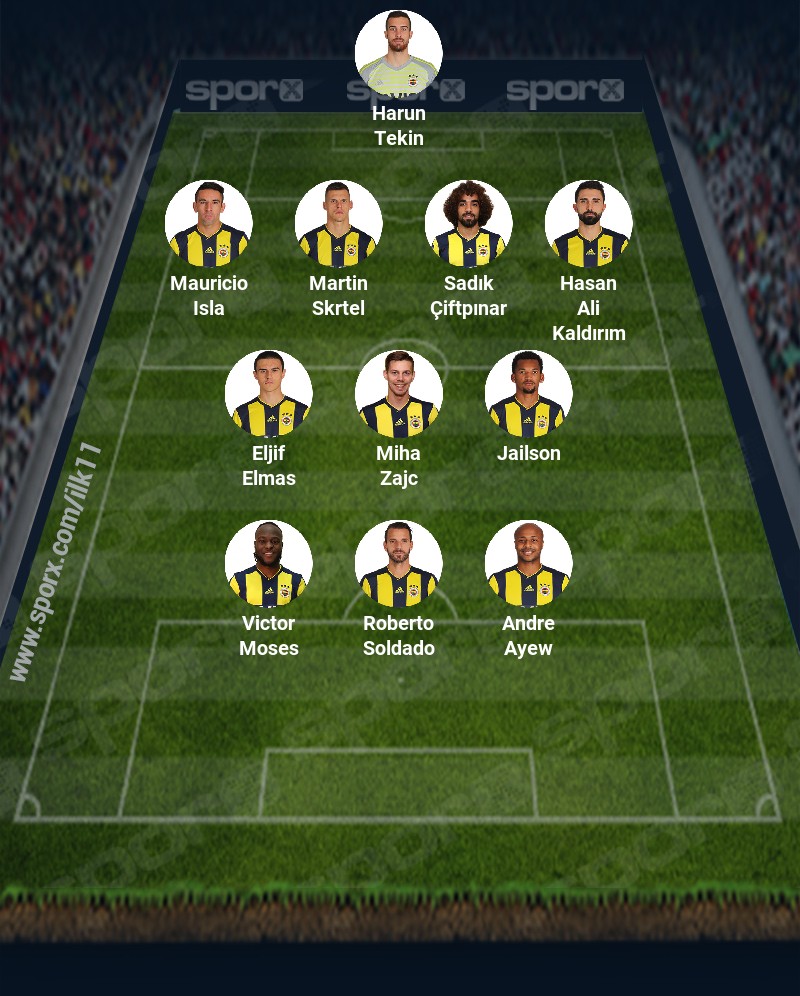This screenshot has height=996, width=800.
Task: Select Sadık Çiftpınar's player card
Action: (x=469, y=224)
